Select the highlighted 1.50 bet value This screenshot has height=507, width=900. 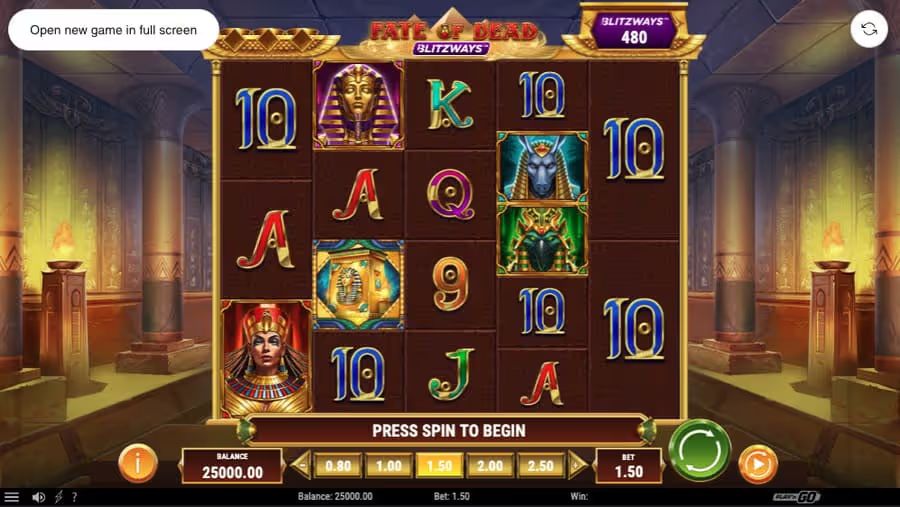[x=439, y=465]
